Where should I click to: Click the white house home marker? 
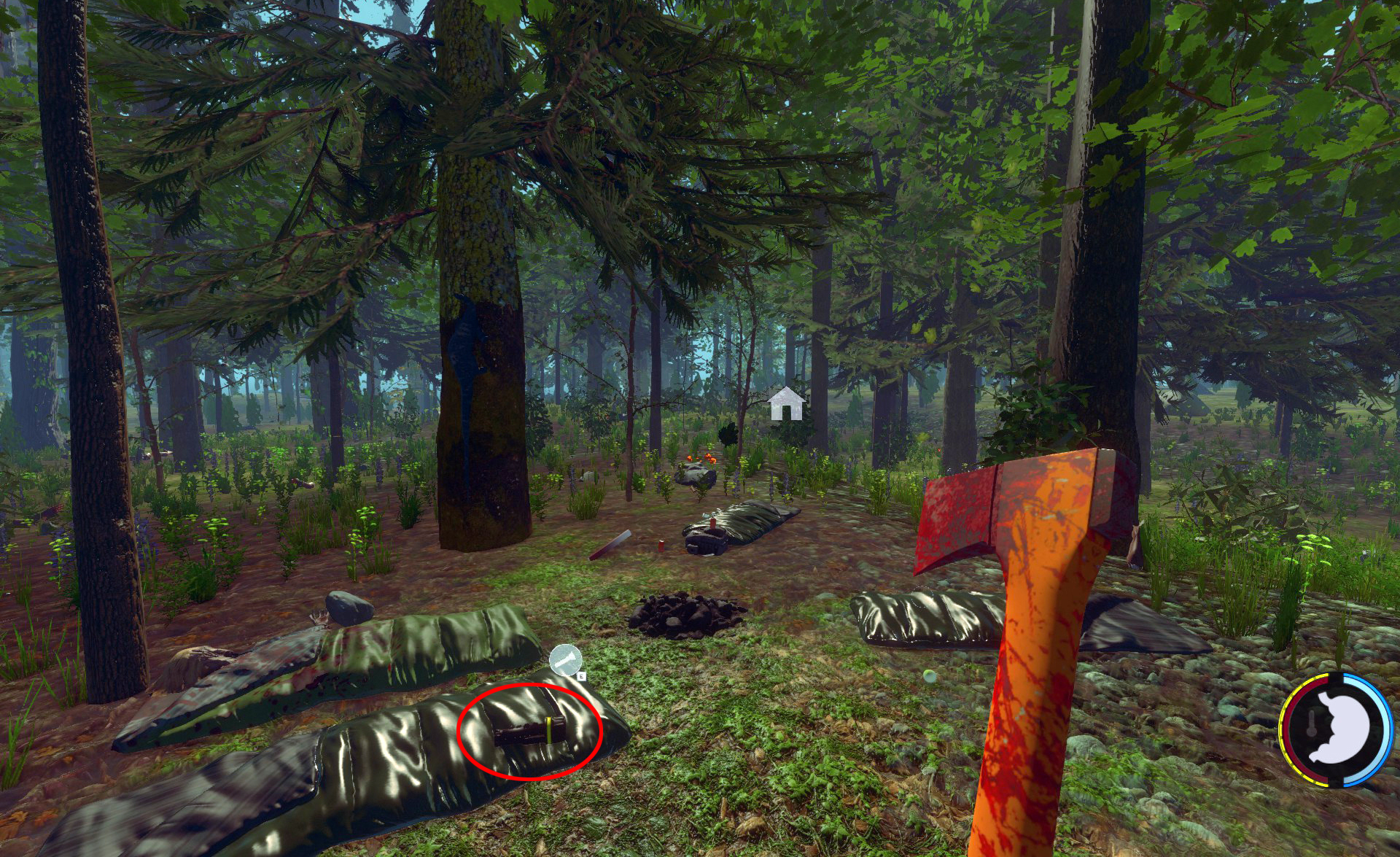tap(786, 404)
